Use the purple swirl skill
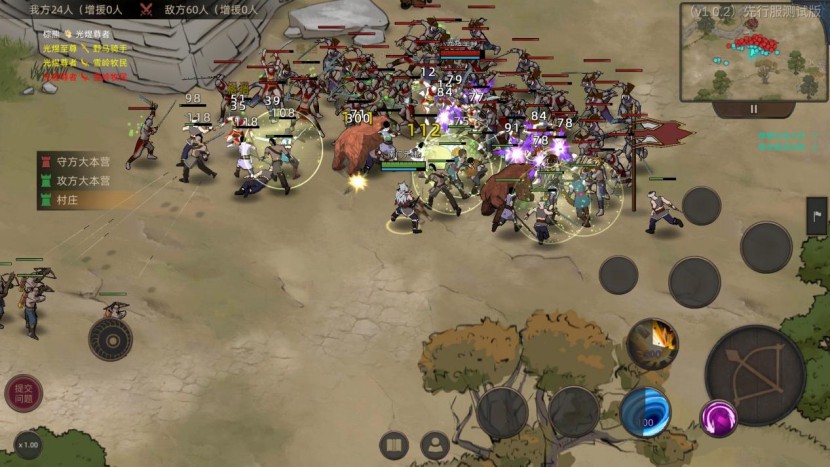Image resolution: width=830 pixels, height=467 pixels. (x=718, y=418)
